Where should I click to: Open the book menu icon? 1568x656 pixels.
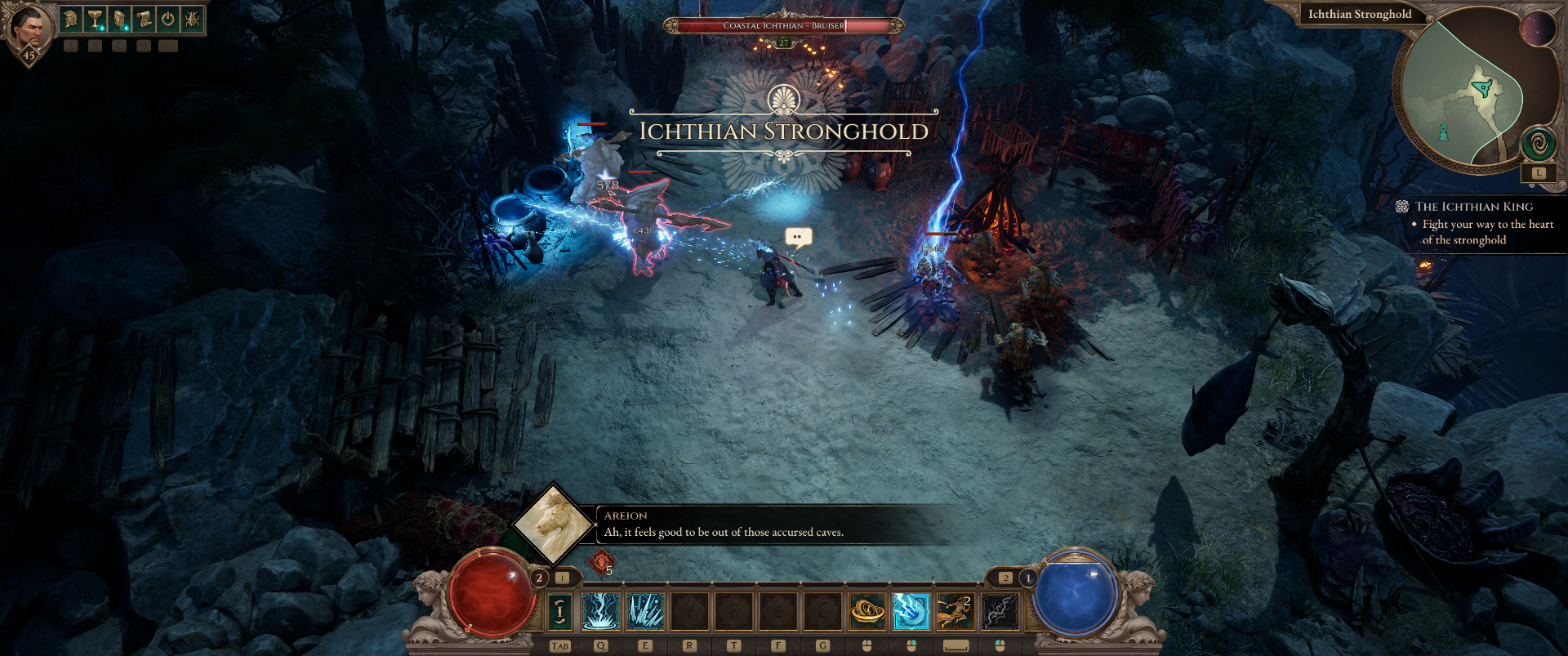coord(119,19)
